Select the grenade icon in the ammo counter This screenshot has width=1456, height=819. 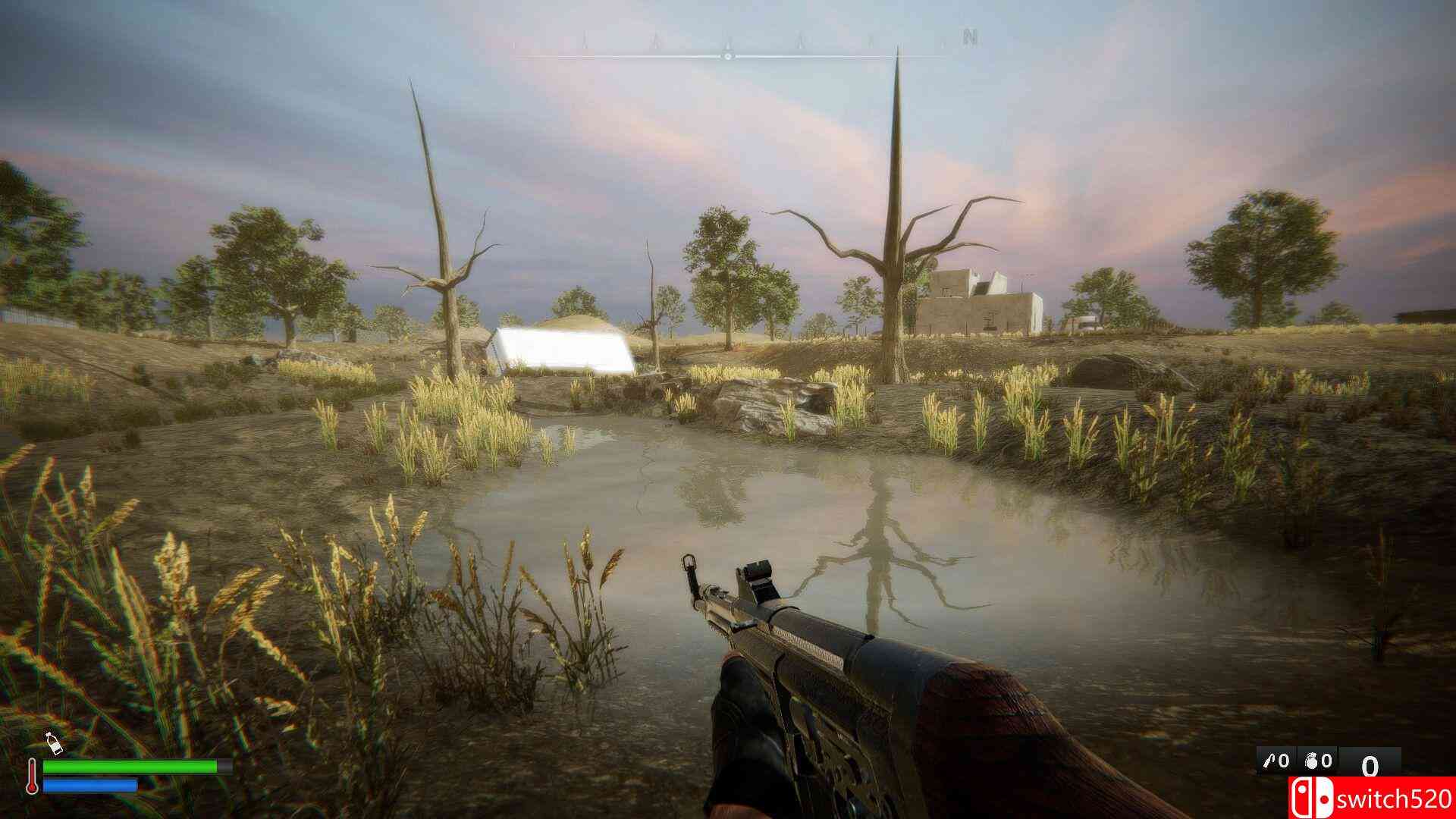point(1311,761)
